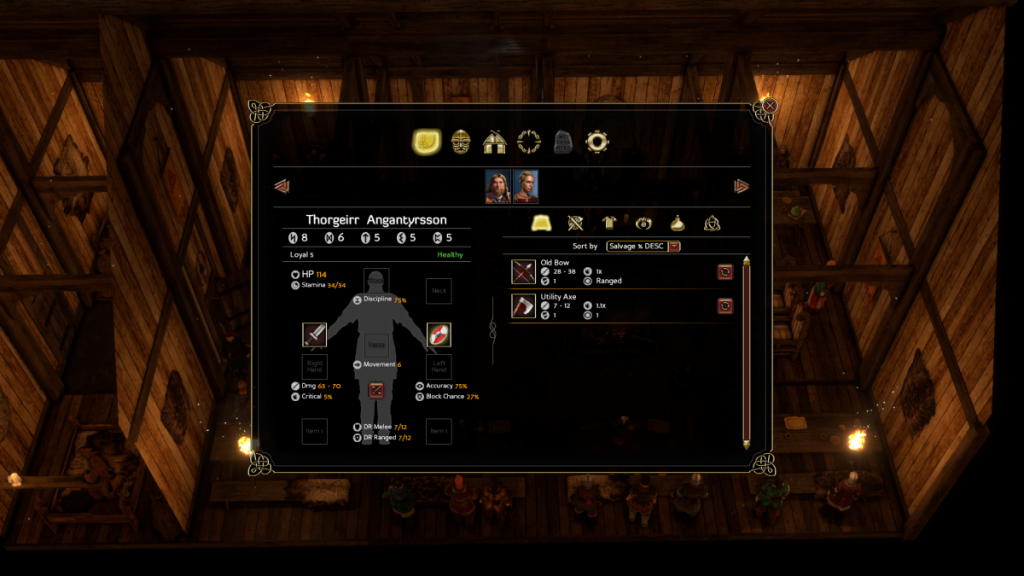
Task: Click the swap button beside Utility Axe
Action: click(x=725, y=305)
